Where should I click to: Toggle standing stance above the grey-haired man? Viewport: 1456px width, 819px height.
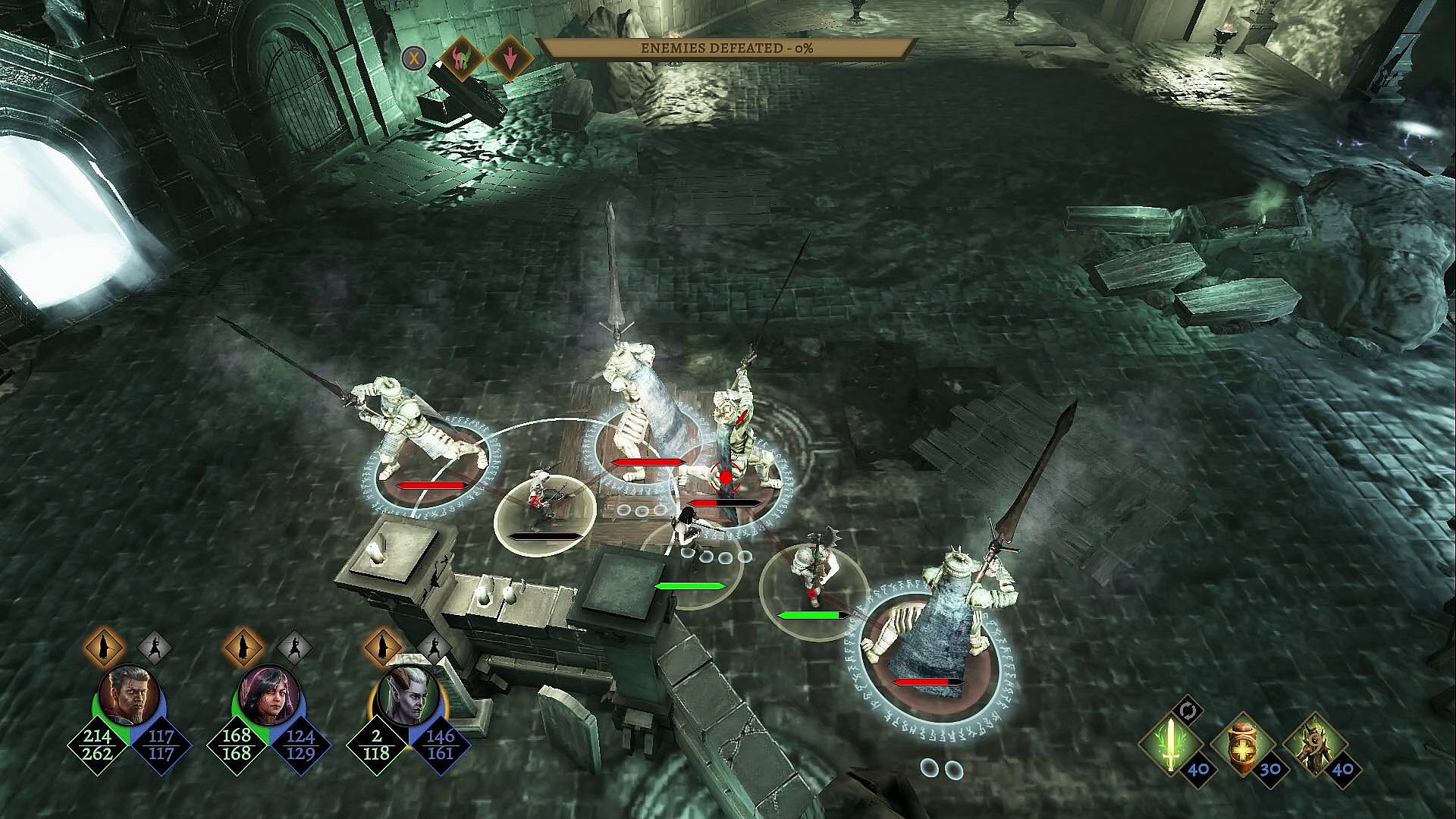coord(104,648)
